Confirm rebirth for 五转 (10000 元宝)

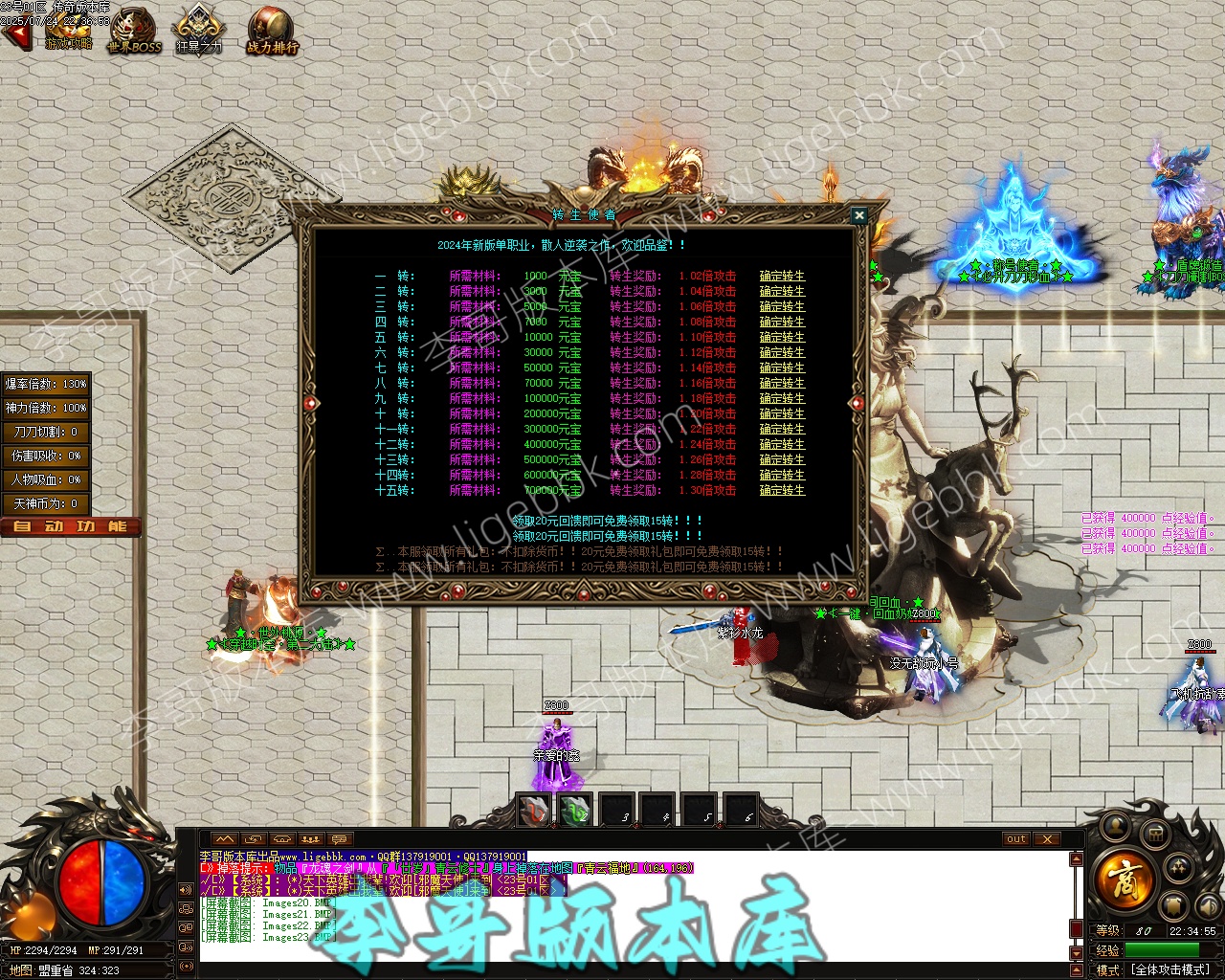tap(782, 337)
